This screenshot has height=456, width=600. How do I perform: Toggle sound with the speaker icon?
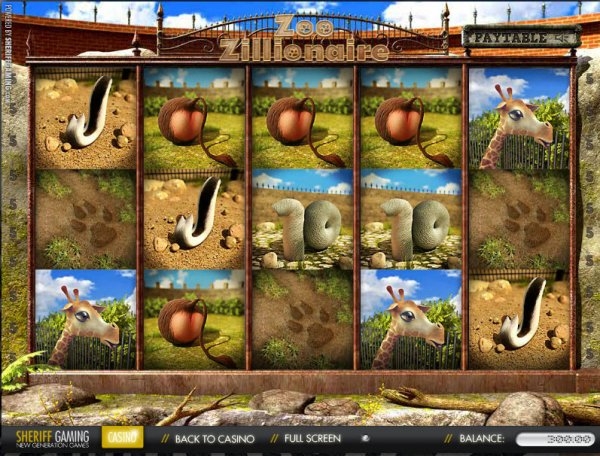coord(366,438)
